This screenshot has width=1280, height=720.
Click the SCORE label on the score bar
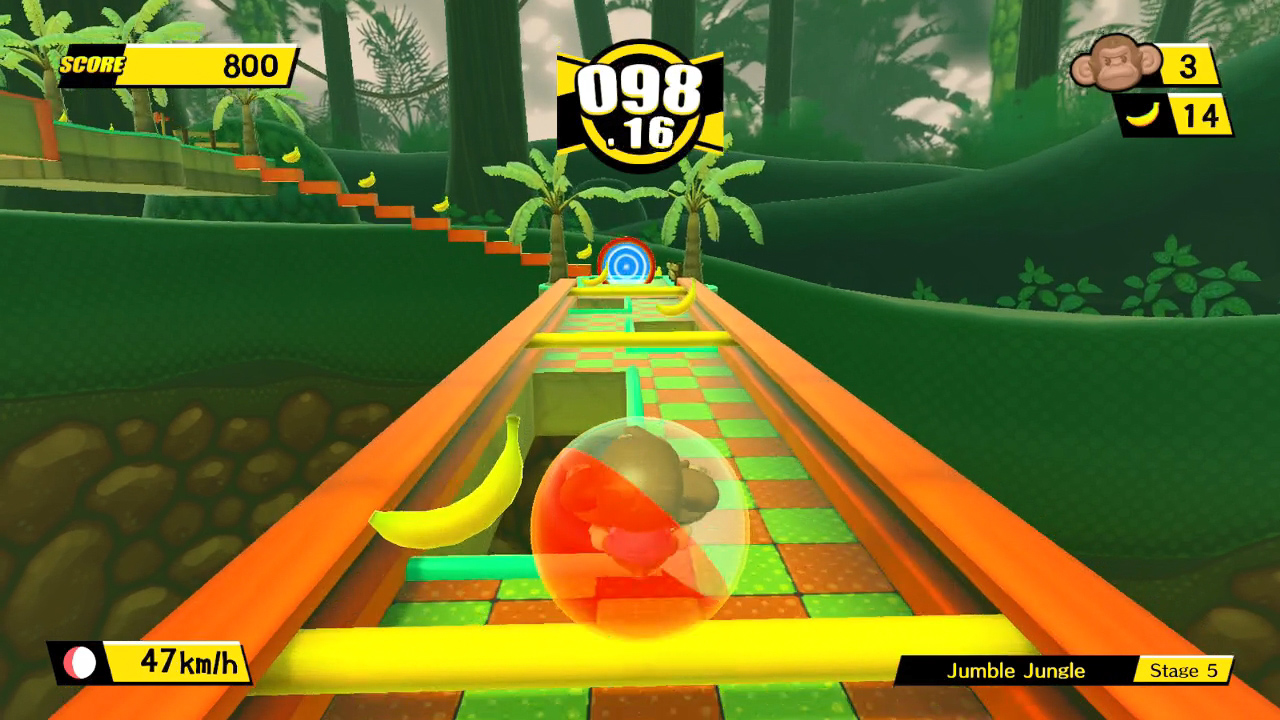[93, 63]
